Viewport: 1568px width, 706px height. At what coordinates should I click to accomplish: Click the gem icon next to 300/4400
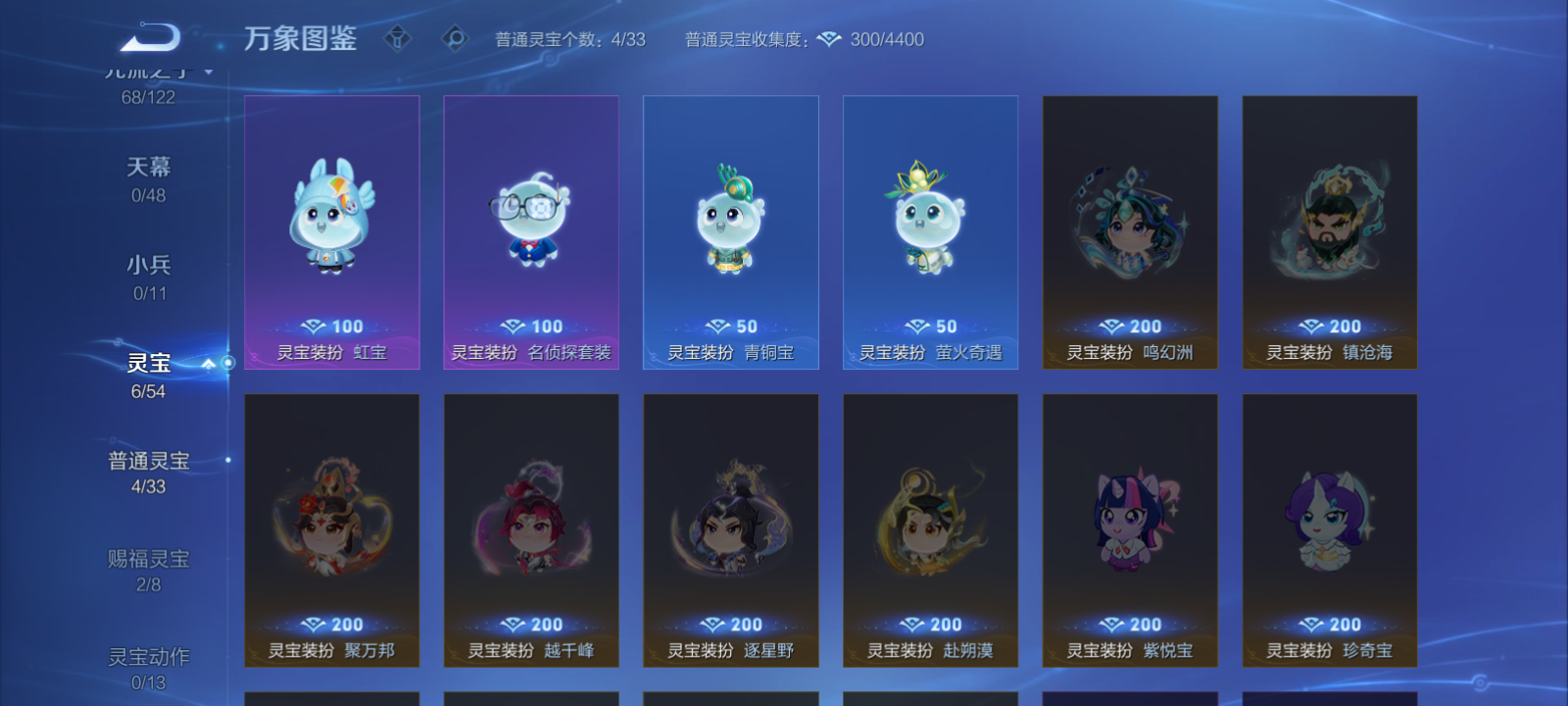[x=829, y=40]
